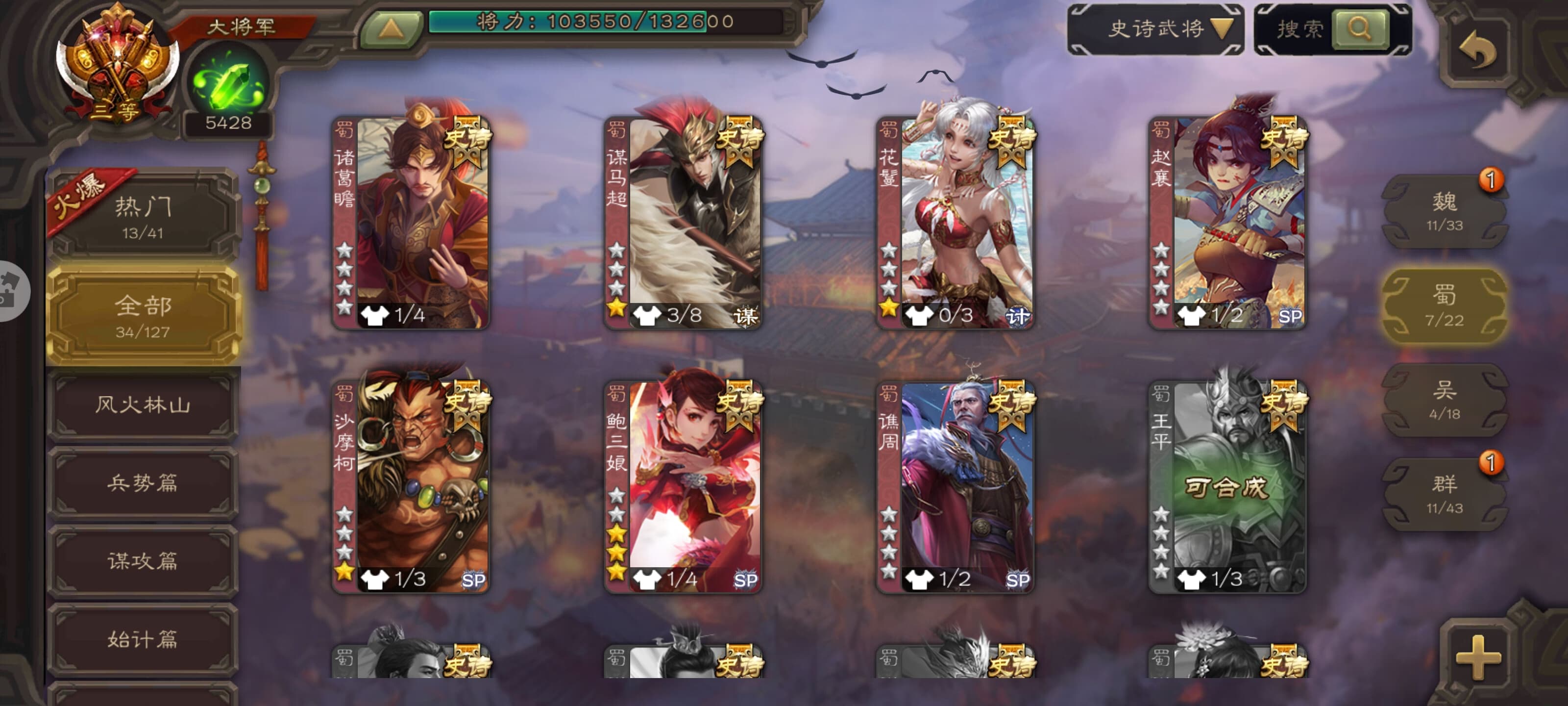Image resolution: width=1568 pixels, height=706 pixels.
Task: Click the golden plus button
Action: [1478, 657]
